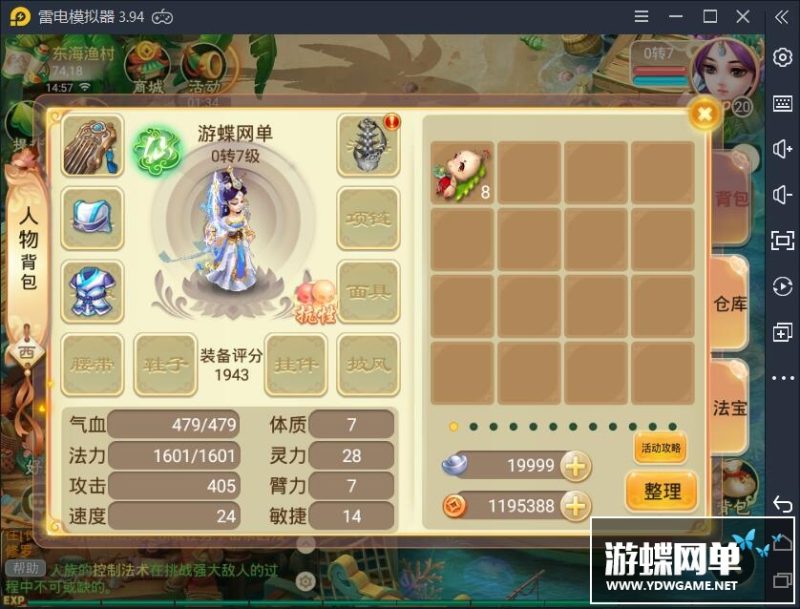Viewport: 800px width, 609px height.
Task: Switch to the 法宝 treasure tab
Action: tap(730, 408)
